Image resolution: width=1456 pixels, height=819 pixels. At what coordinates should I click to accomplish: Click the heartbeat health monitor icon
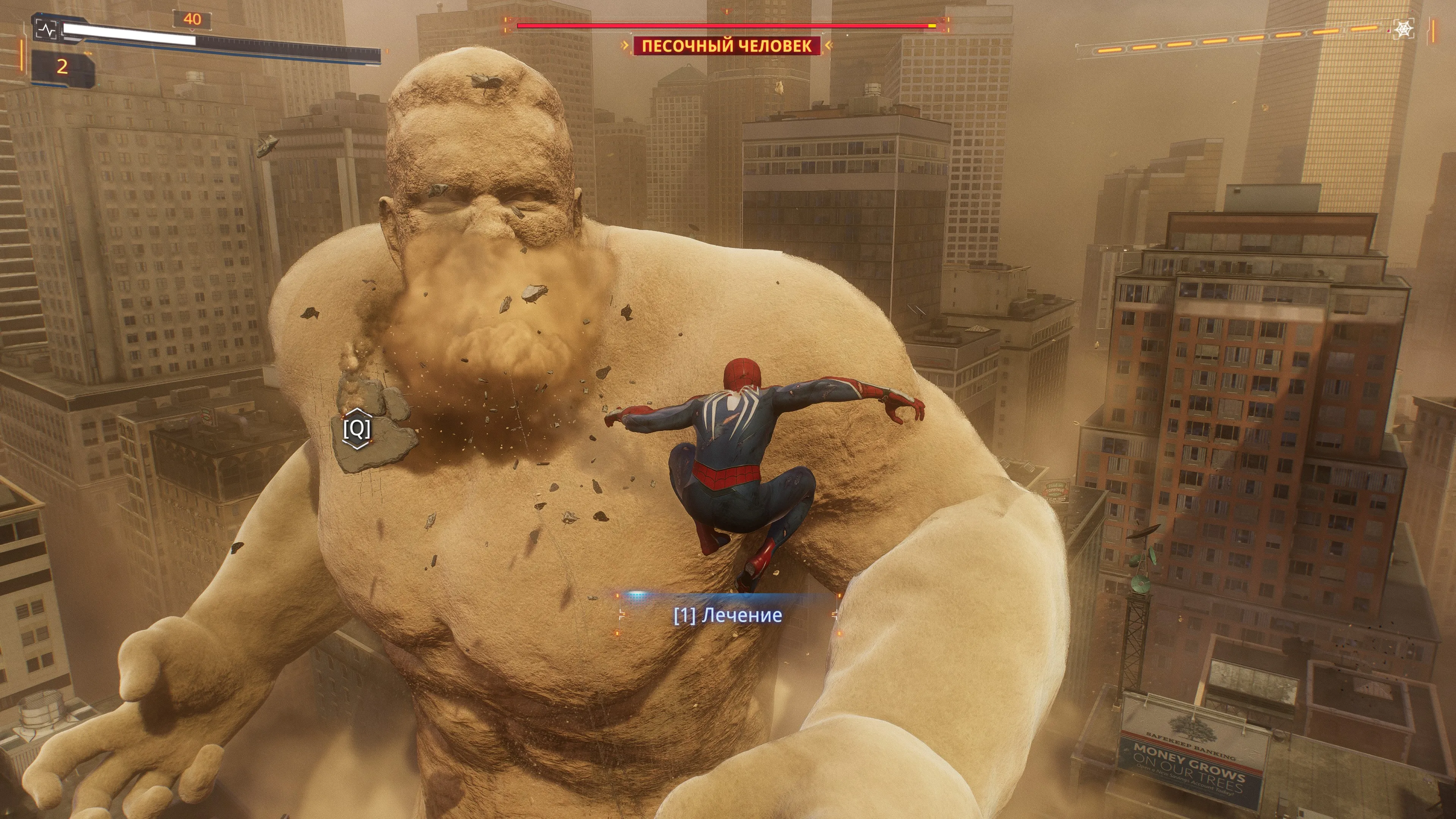click(46, 29)
